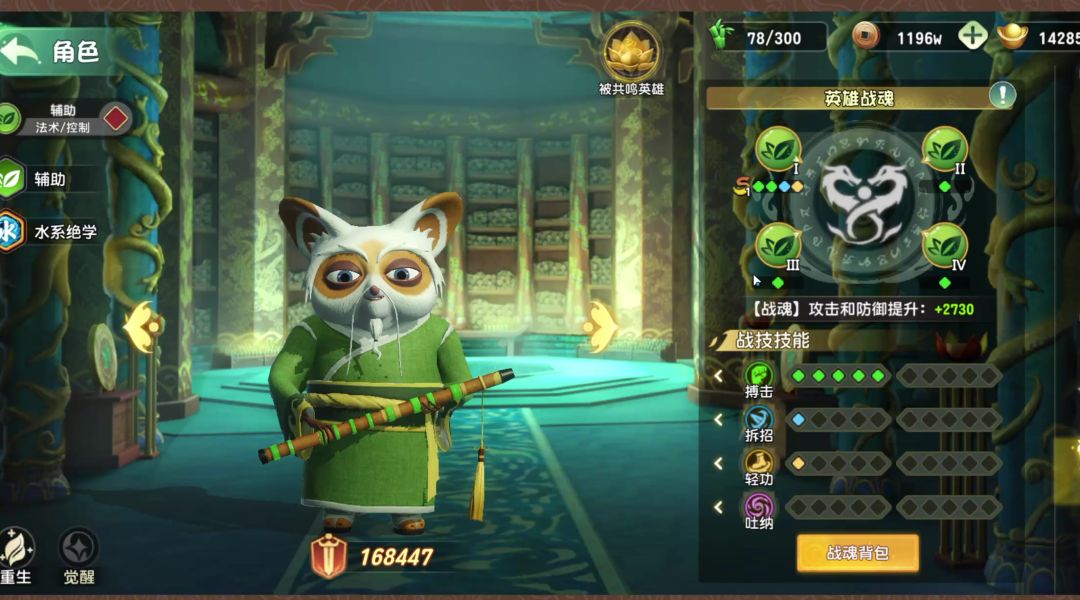The width and height of the screenshot is (1080, 600).
Task: Choose the 轻功 combat skill icon
Action: pos(759,463)
